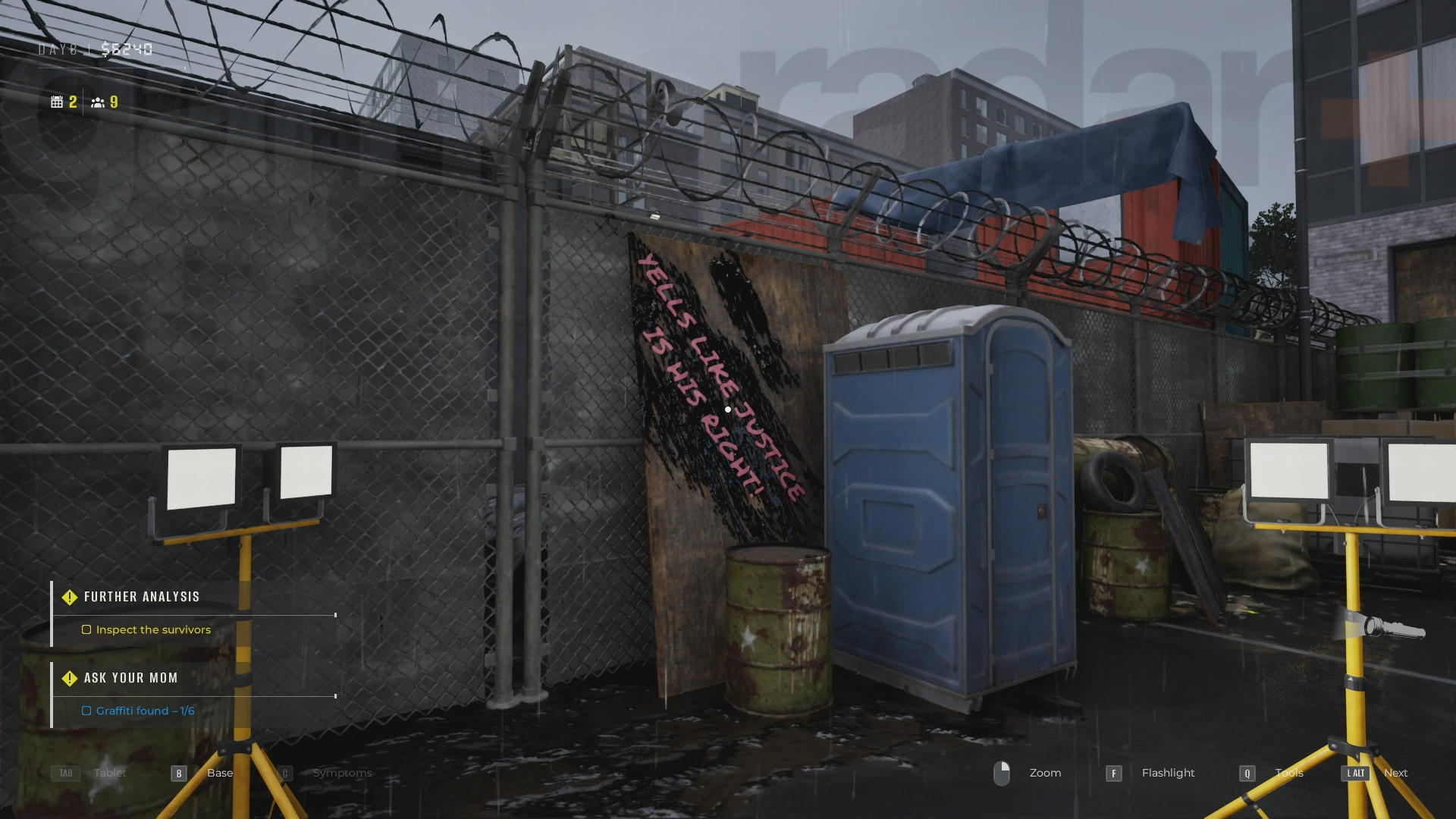Click the F key icon for Flashlight
1456x819 pixels.
[1113, 773]
